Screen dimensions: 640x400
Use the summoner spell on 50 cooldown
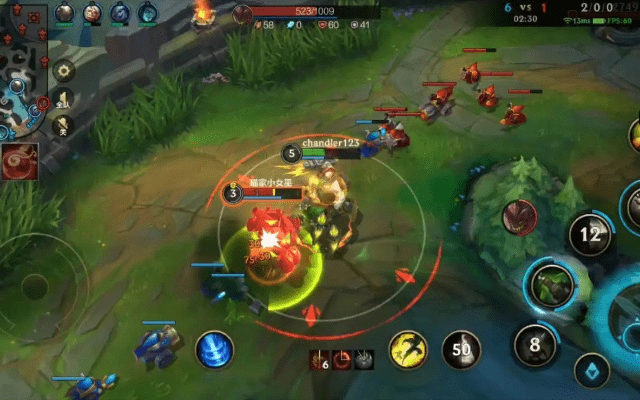click(x=461, y=349)
